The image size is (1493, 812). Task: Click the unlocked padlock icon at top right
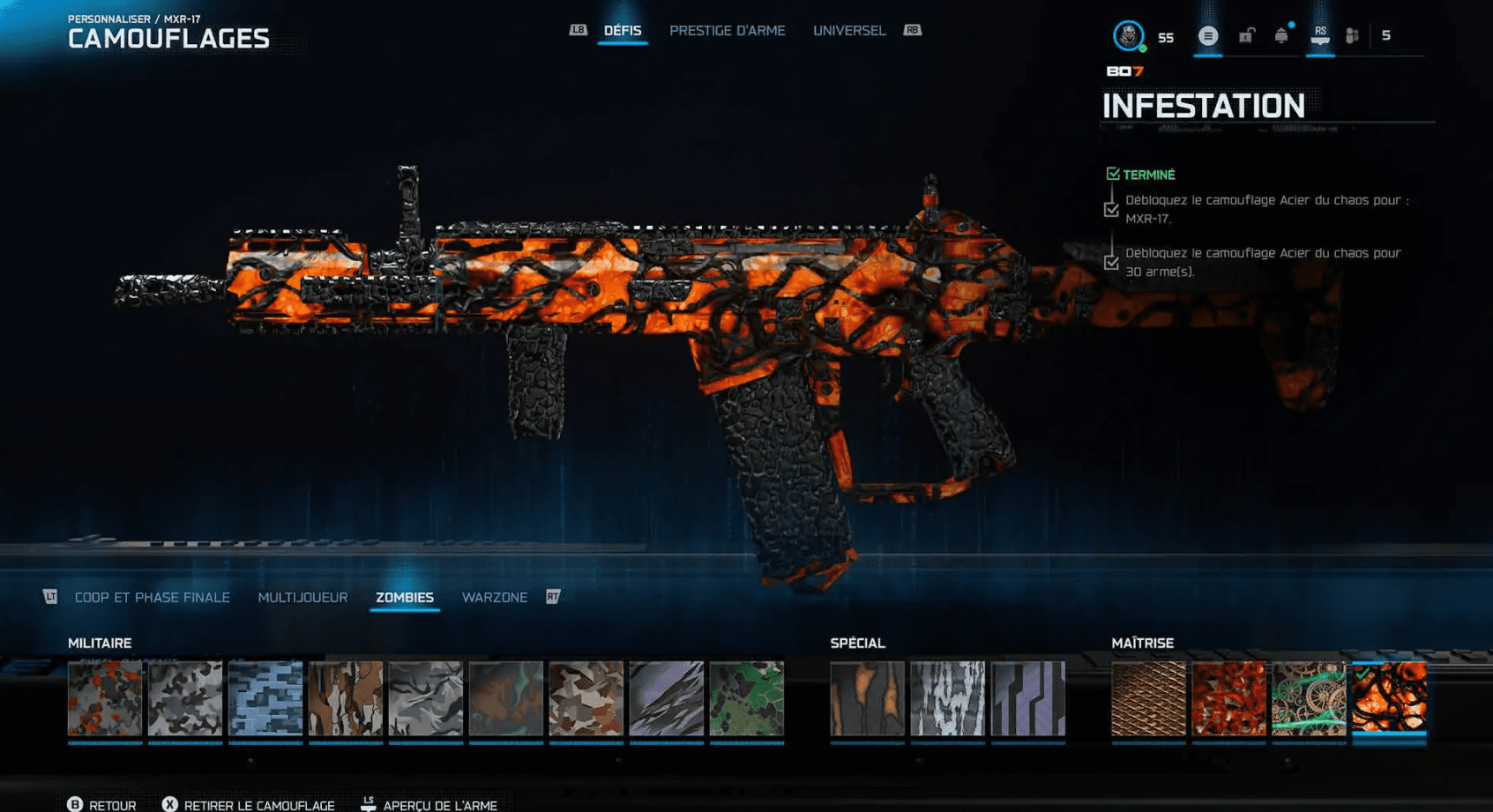pyautogui.click(x=1244, y=36)
